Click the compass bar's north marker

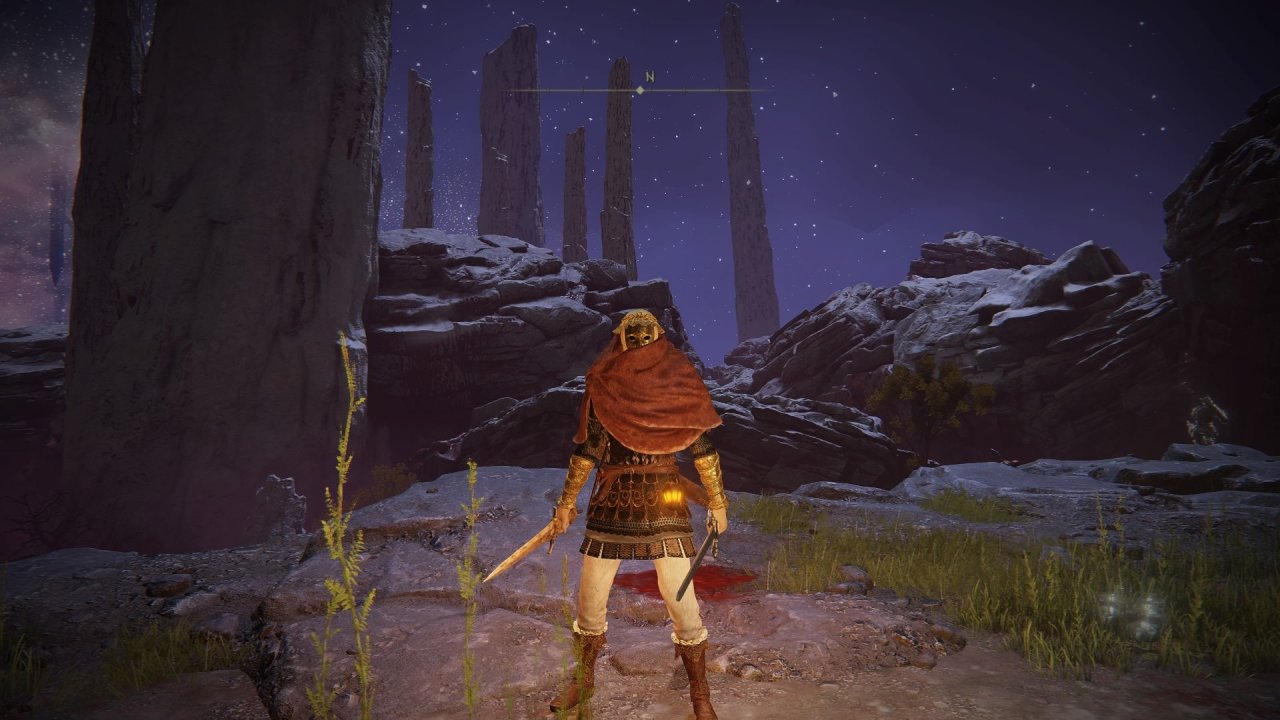pos(648,78)
